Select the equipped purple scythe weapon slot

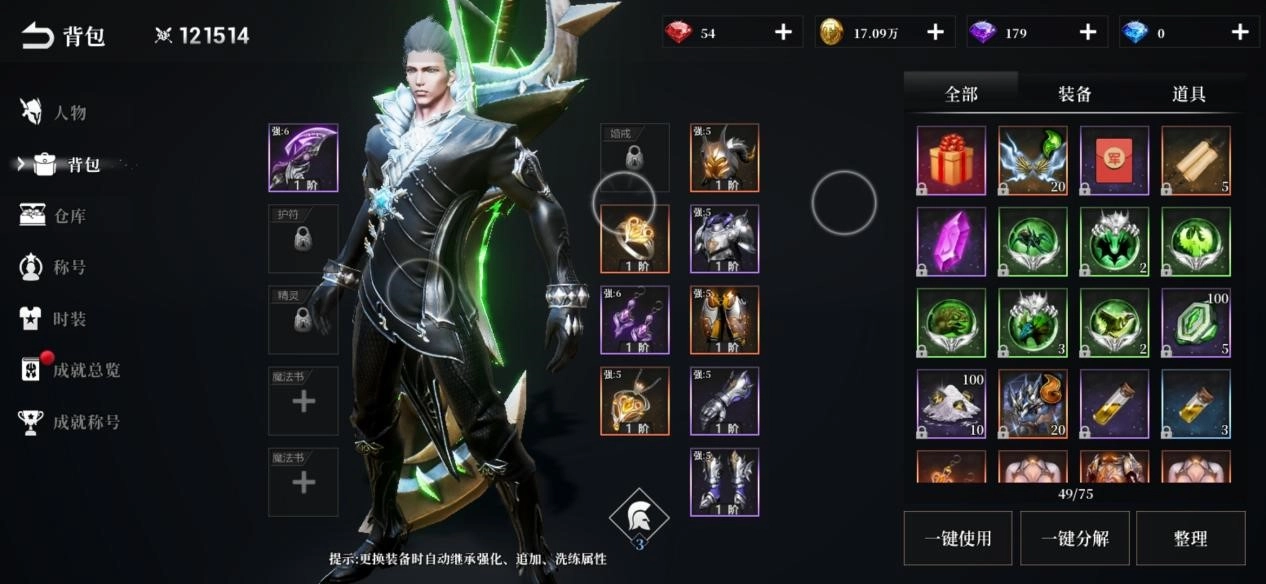(303, 157)
